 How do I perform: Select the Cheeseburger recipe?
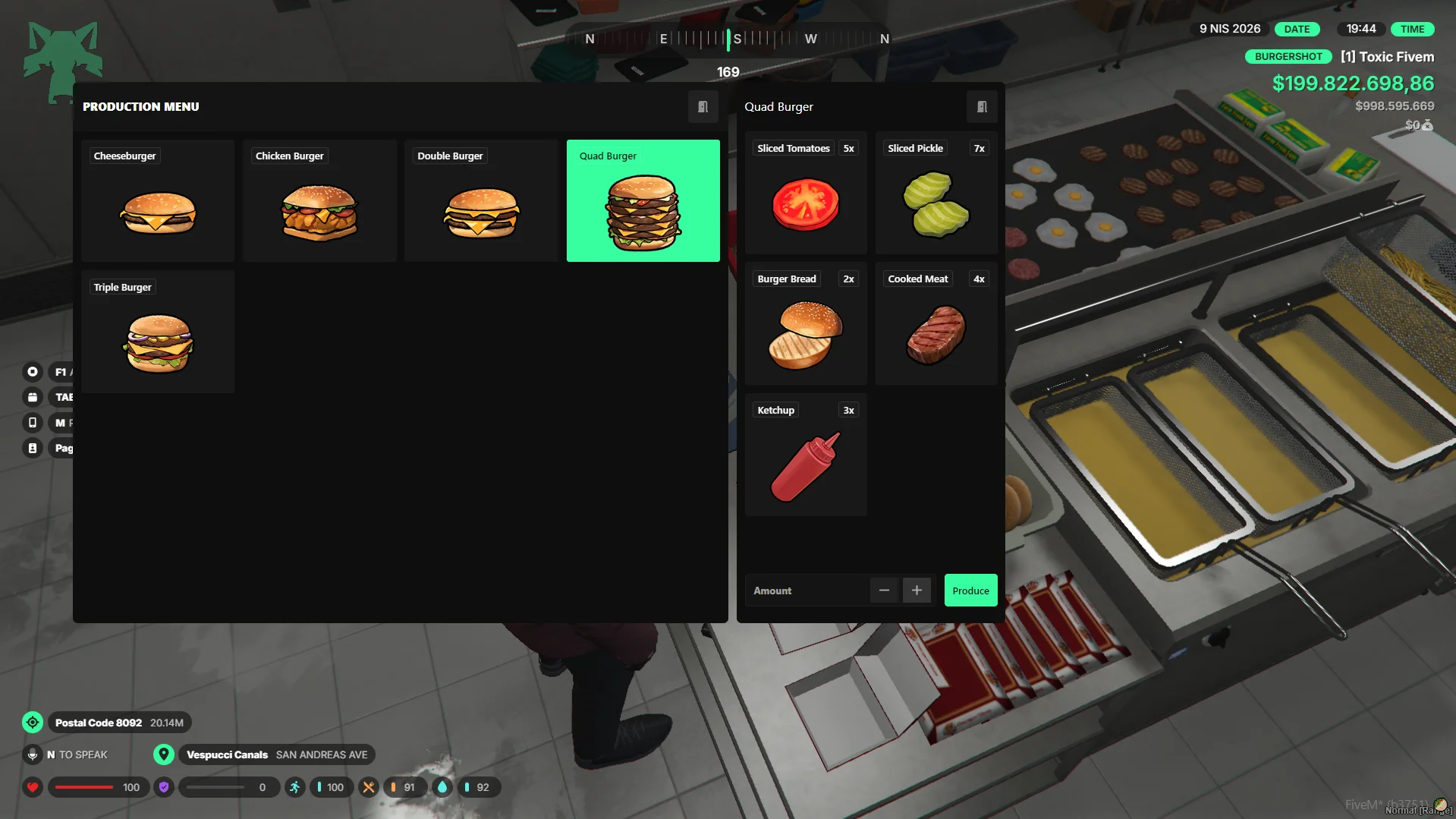point(158,201)
